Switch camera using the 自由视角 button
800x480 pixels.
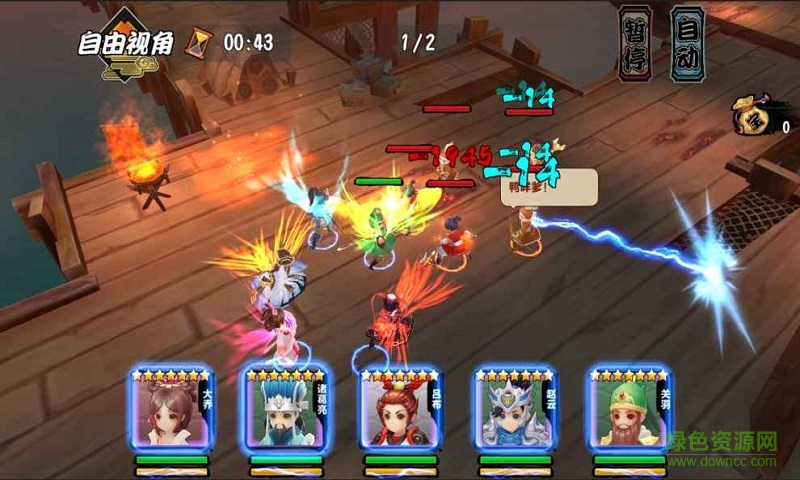click(x=125, y=43)
